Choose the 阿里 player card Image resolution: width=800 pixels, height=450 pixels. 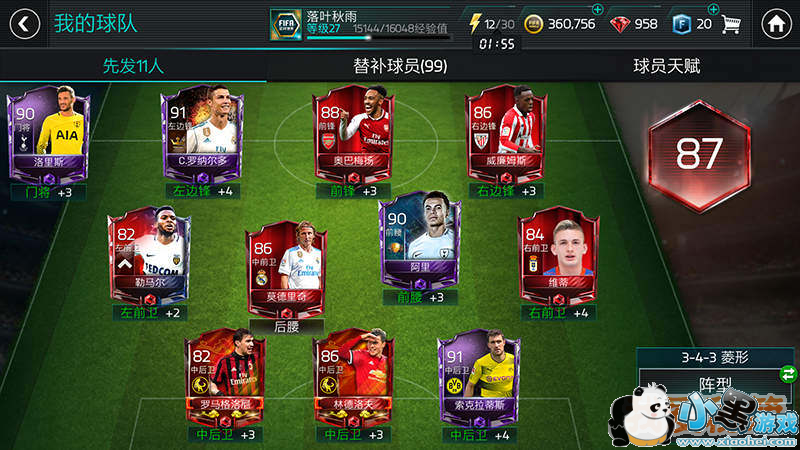tap(419, 244)
